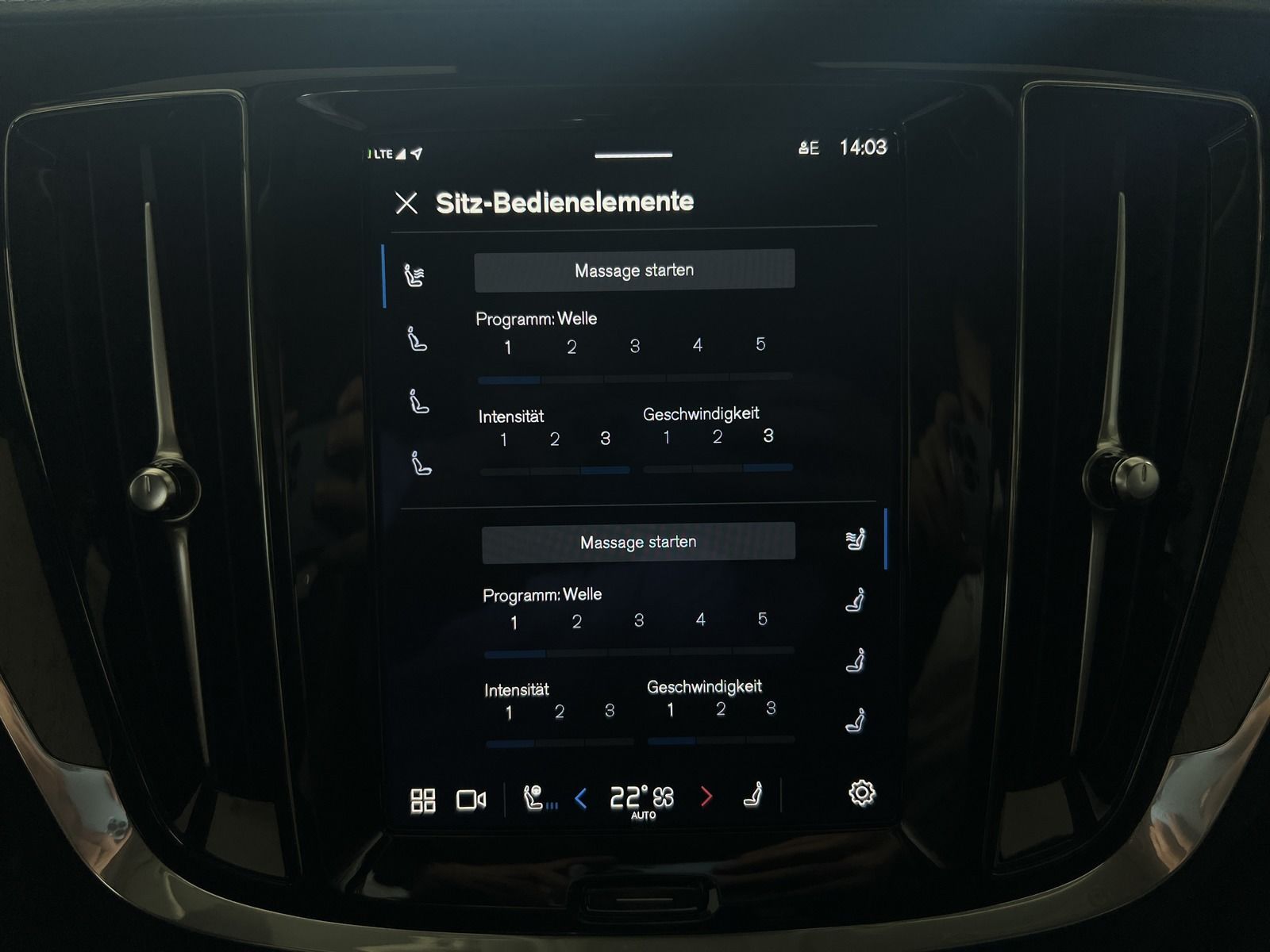Close the Sitz-Bedienelemente screen
1270x952 pixels.
coord(406,203)
